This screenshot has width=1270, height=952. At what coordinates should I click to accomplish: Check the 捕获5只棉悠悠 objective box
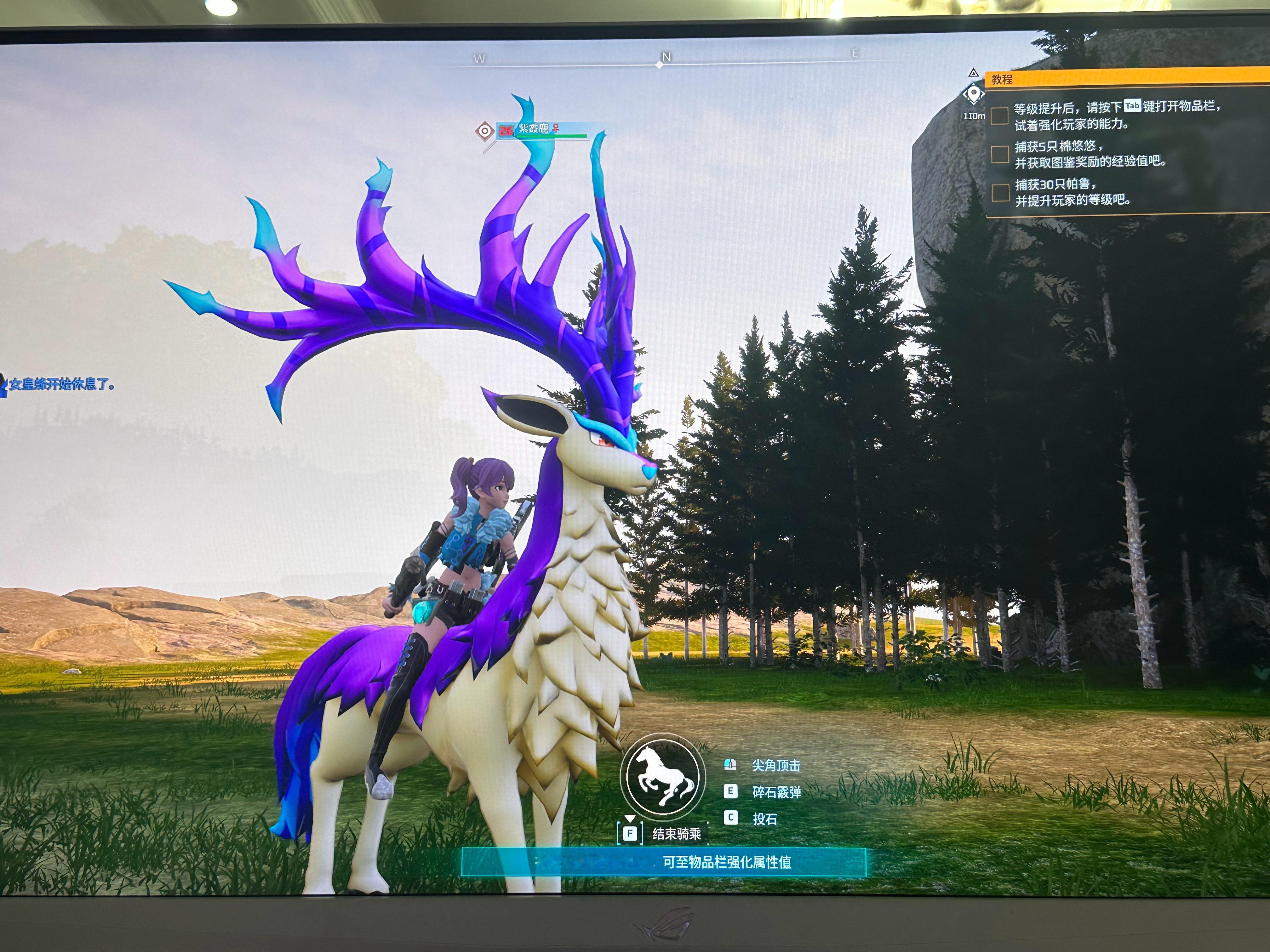999,154
